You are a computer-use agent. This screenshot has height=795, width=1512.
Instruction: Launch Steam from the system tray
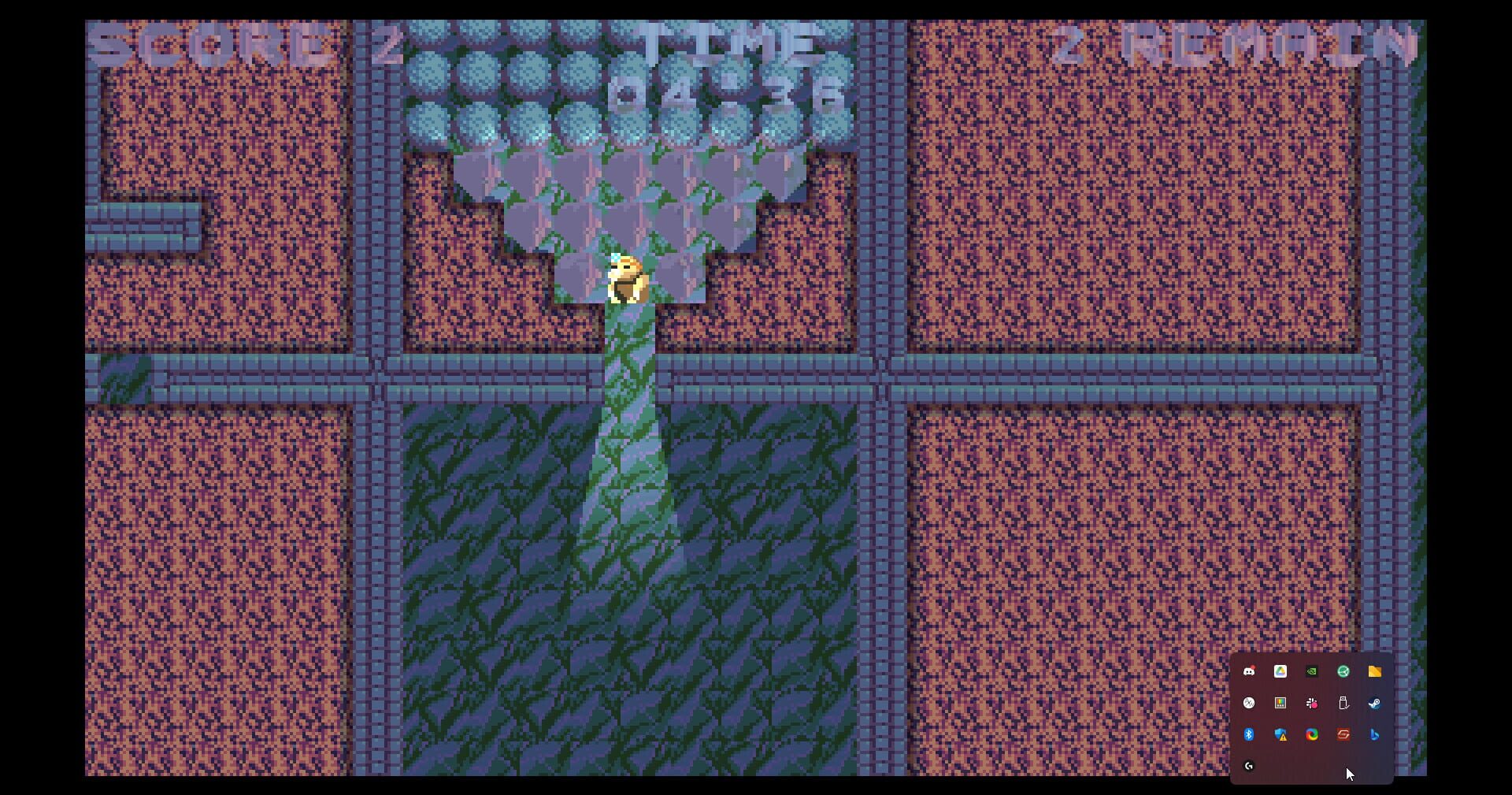(1374, 703)
